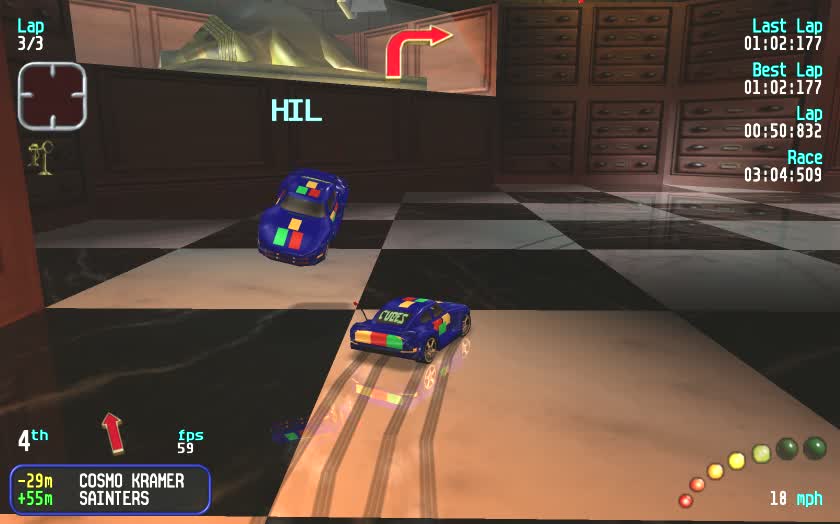Select the empty weapon pickup slot
This screenshot has height=524, width=840.
point(52,96)
